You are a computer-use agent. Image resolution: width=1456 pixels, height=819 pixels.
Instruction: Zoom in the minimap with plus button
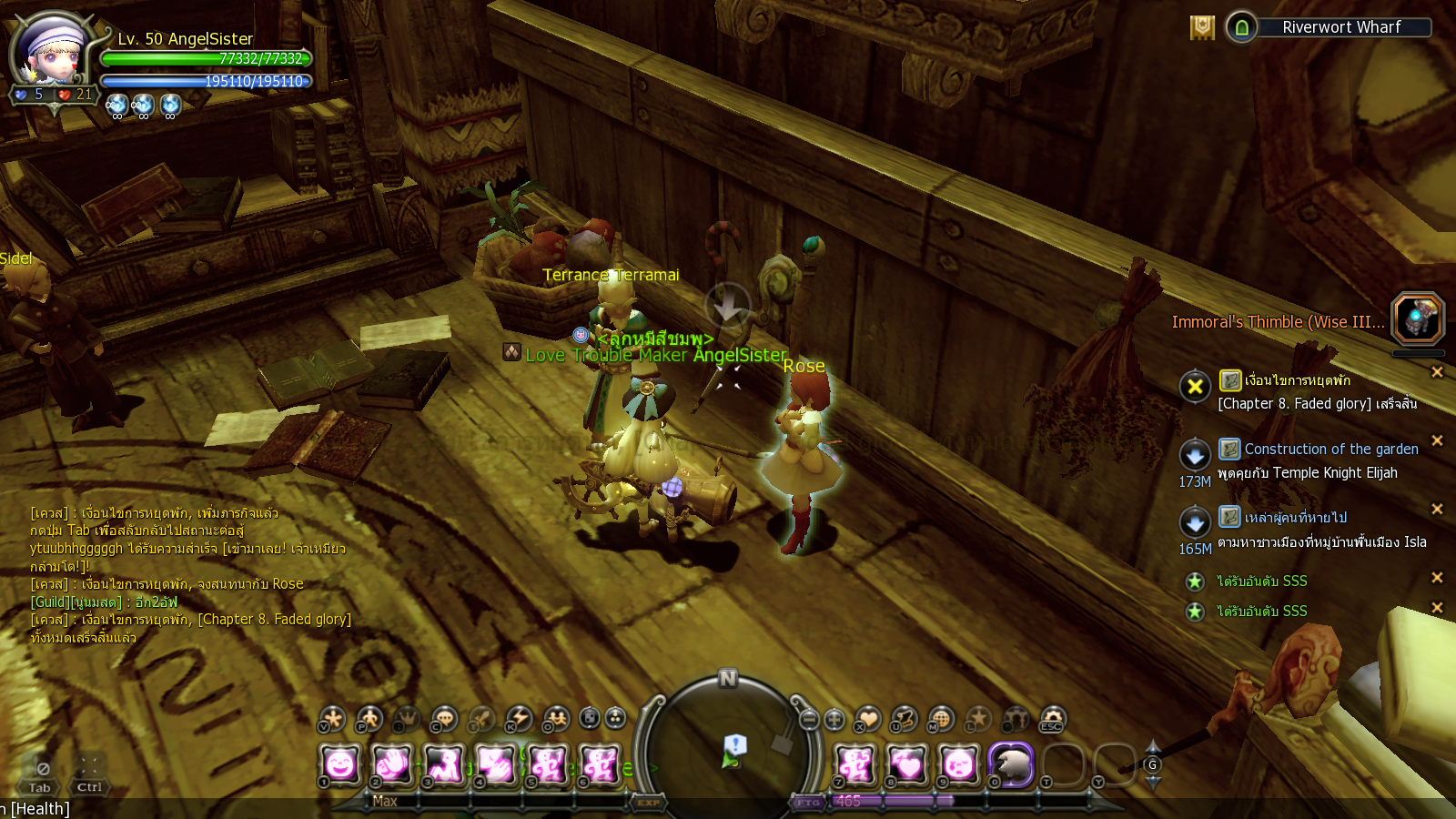pyautogui.click(x=834, y=720)
